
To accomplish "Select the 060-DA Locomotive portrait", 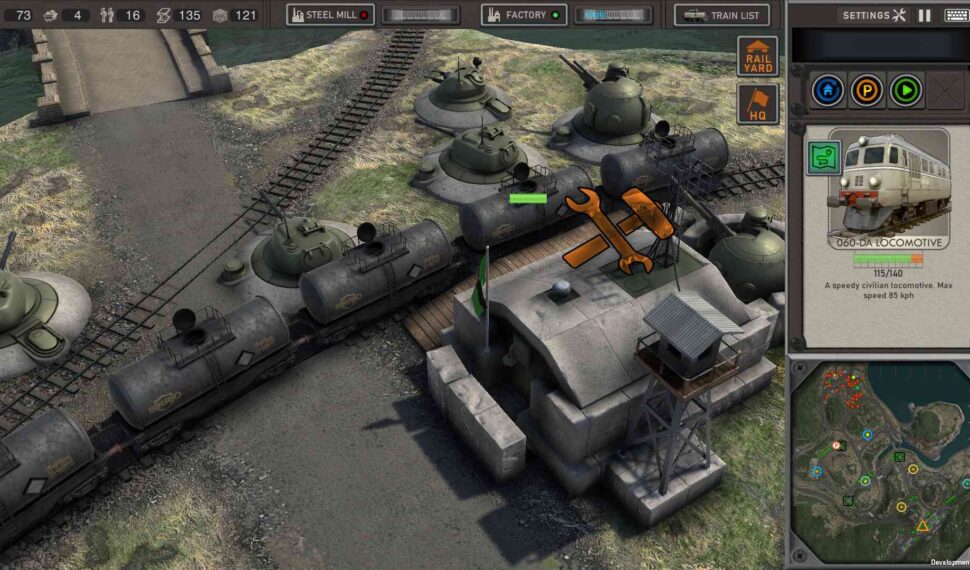I will (888, 187).
